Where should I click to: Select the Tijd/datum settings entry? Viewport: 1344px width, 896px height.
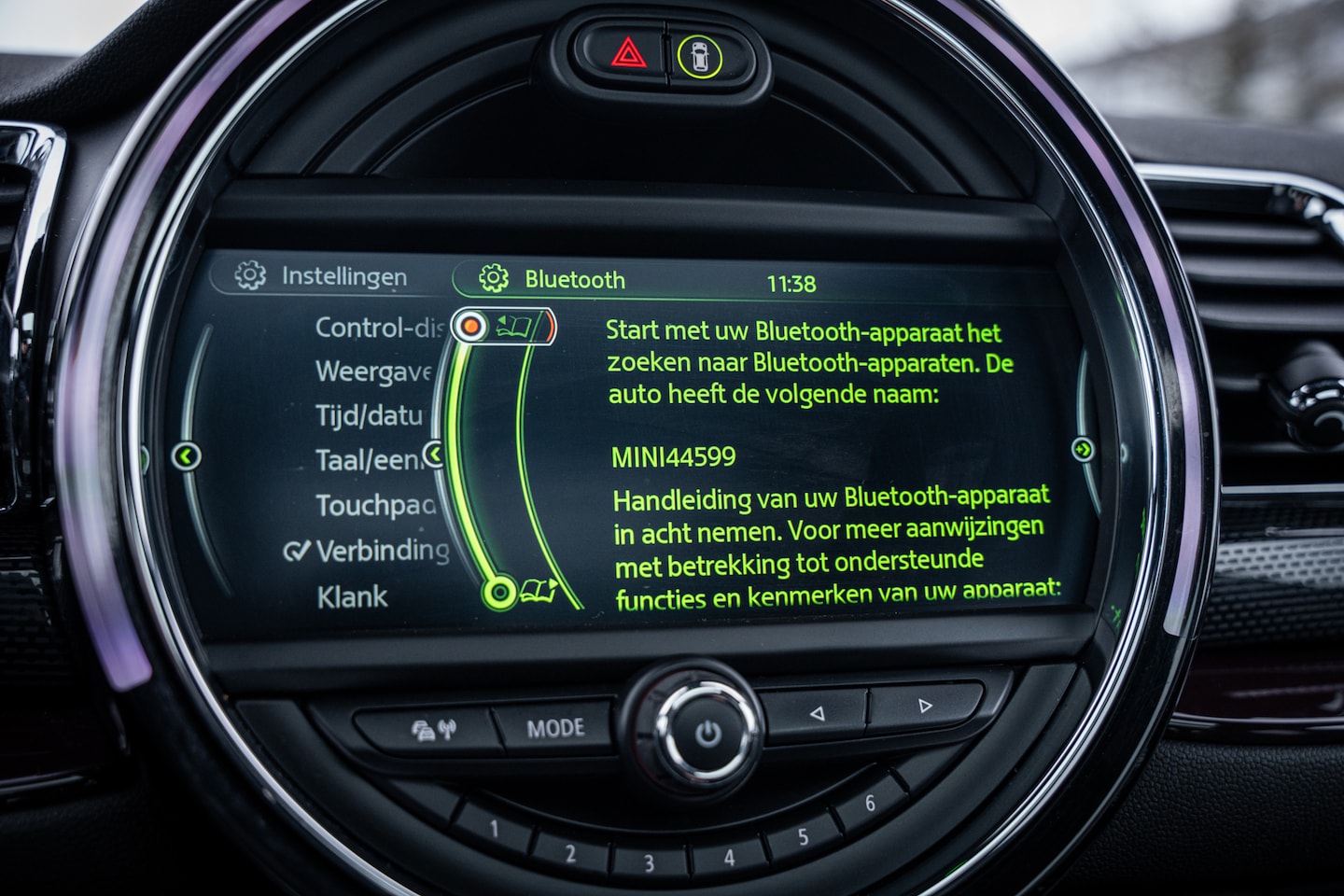point(370,415)
